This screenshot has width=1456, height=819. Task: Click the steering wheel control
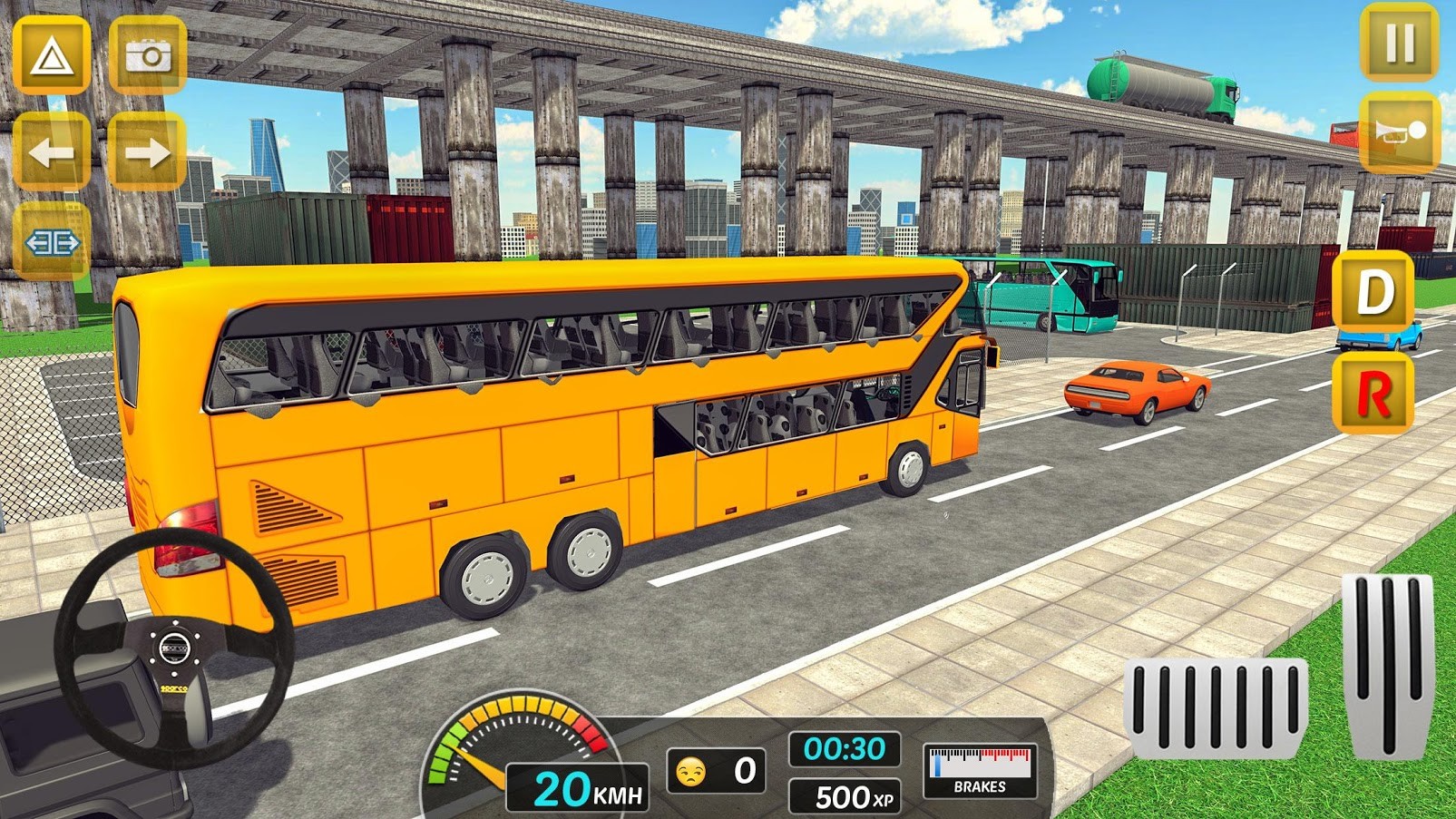173,648
